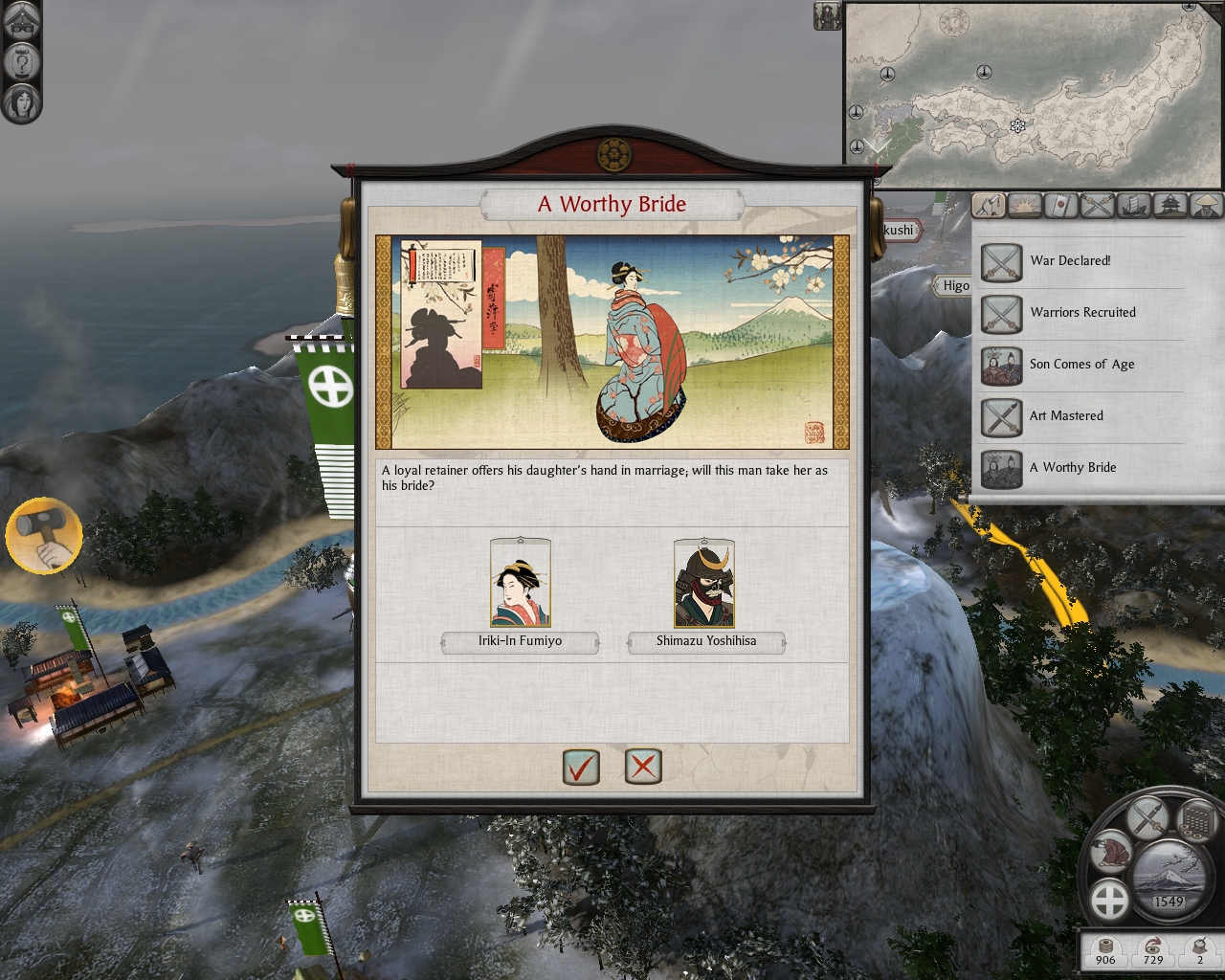
Task: Open the bowing man diplomacy panel
Action: pos(1113,851)
